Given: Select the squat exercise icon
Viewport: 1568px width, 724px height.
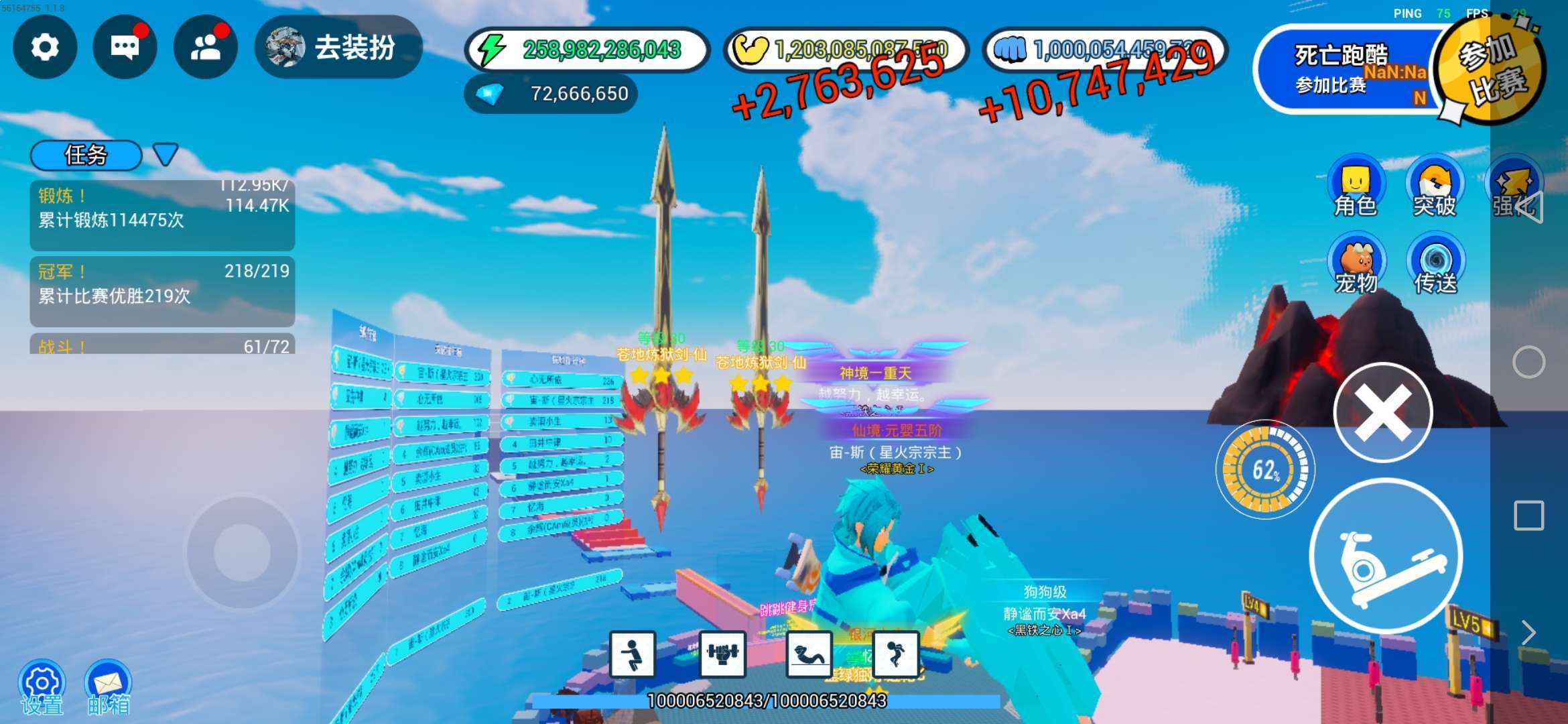Looking at the screenshot, I should click(632, 654).
